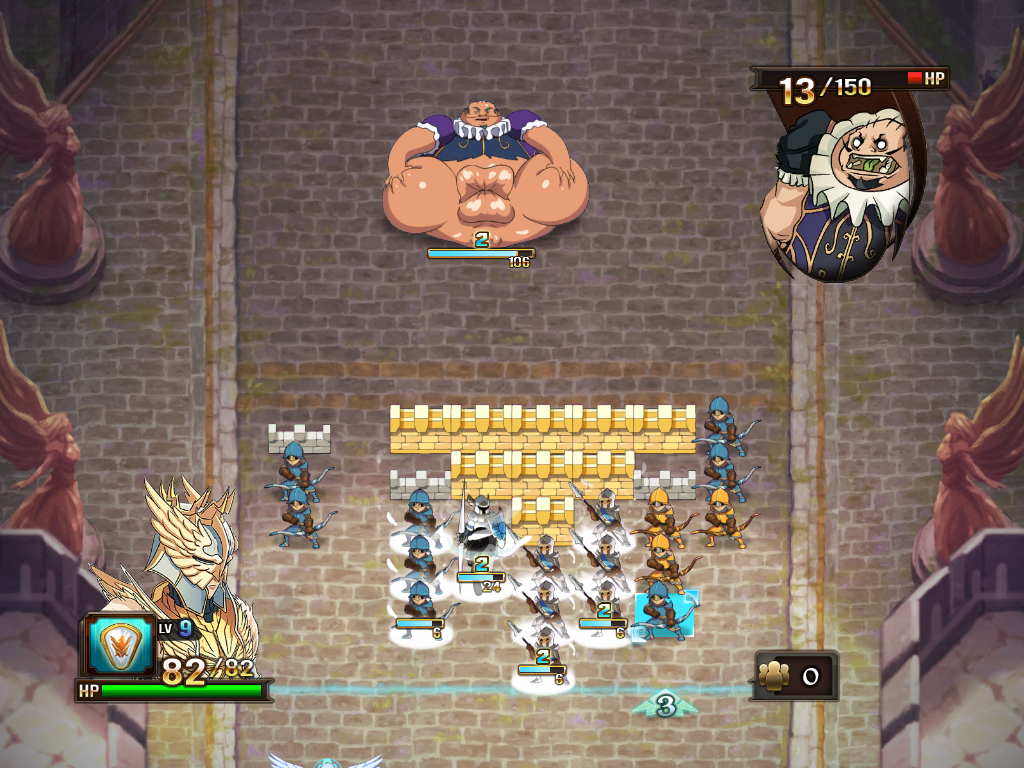The image size is (1024, 768).
Task: Call reinforcements with the troops button
Action: (794, 677)
